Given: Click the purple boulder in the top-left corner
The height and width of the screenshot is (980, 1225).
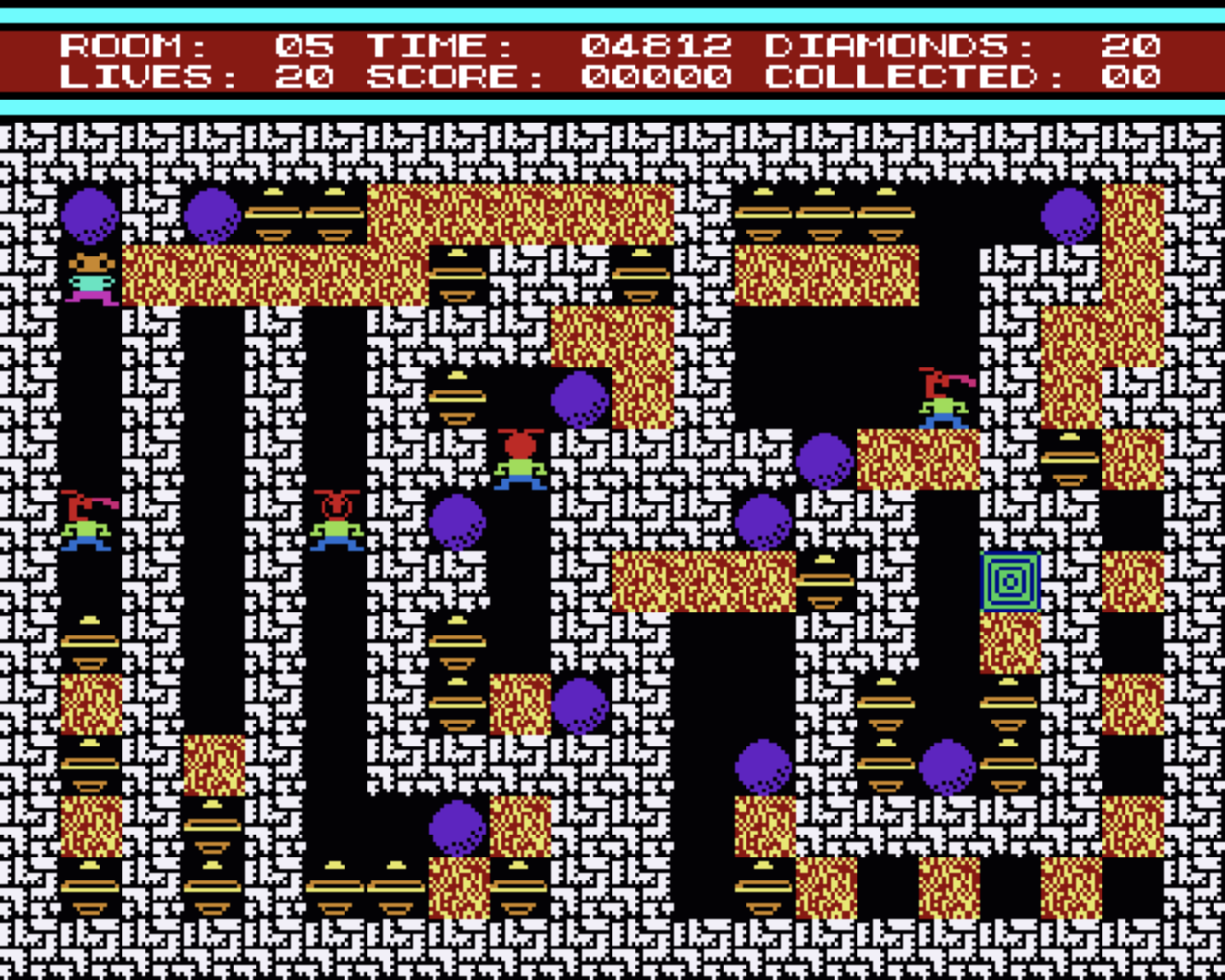Looking at the screenshot, I should point(92,215).
